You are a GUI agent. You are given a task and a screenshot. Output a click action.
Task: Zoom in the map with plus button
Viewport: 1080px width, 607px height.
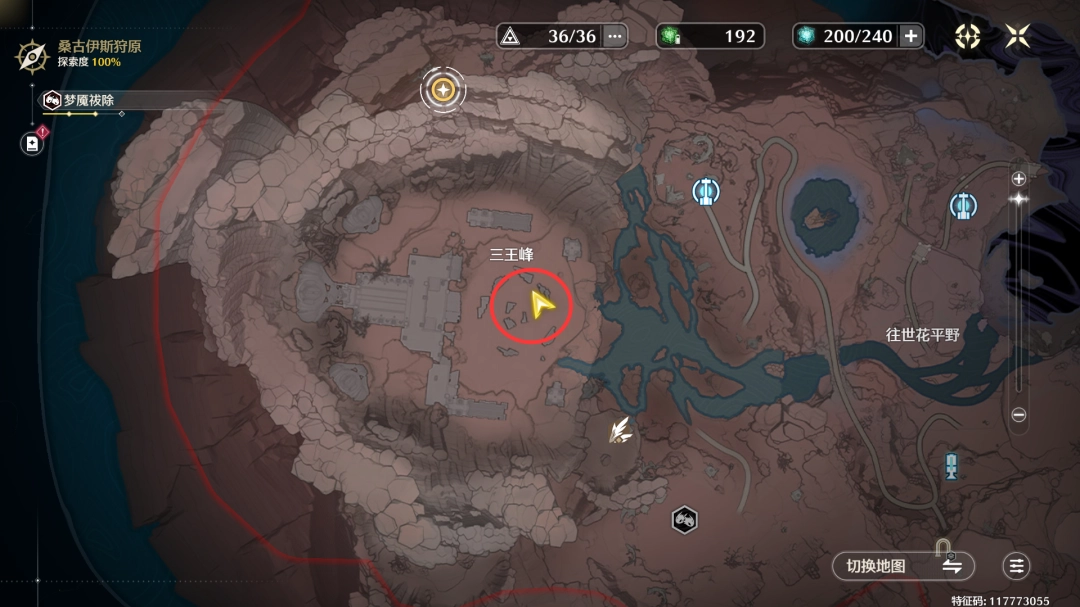pyautogui.click(x=1019, y=179)
